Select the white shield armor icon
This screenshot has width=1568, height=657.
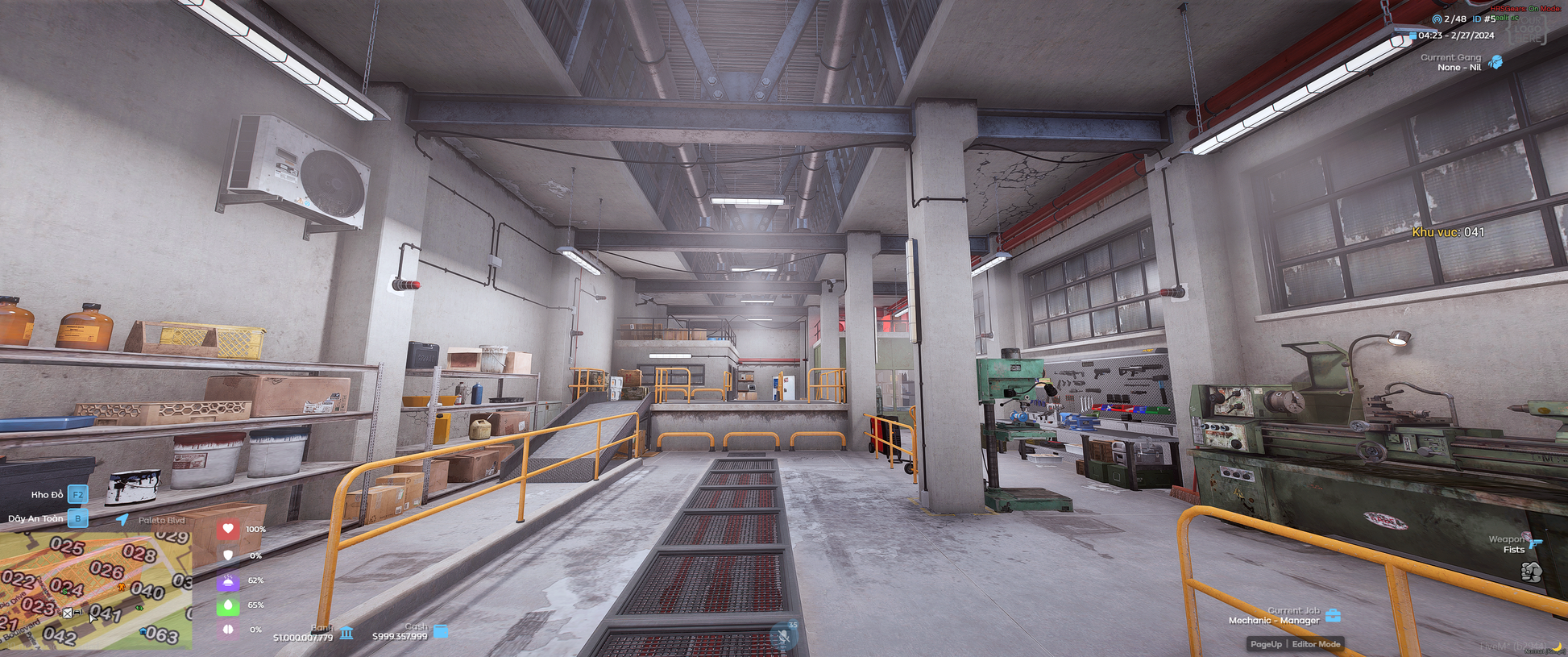click(228, 555)
